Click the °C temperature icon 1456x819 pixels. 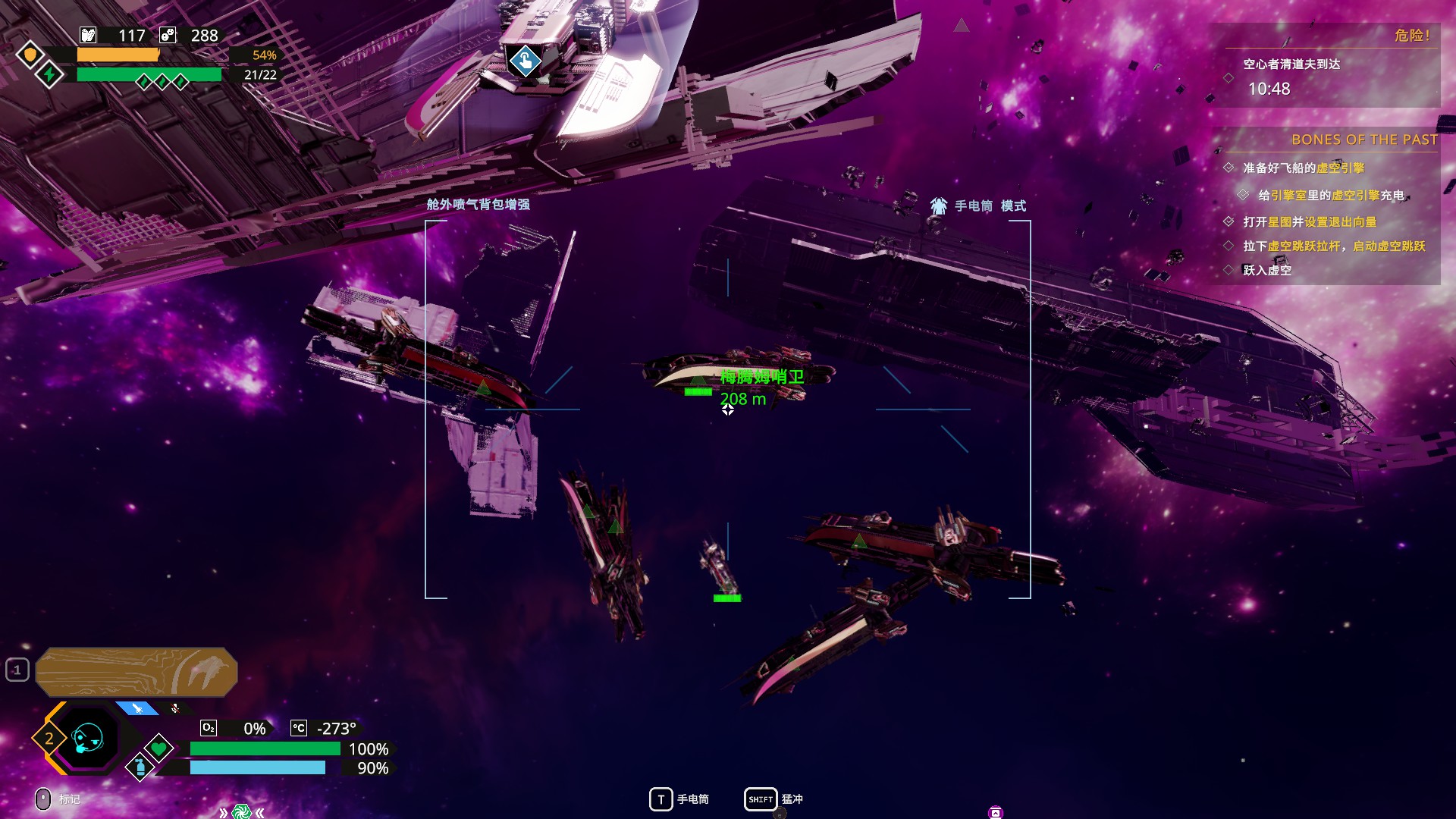[299, 728]
